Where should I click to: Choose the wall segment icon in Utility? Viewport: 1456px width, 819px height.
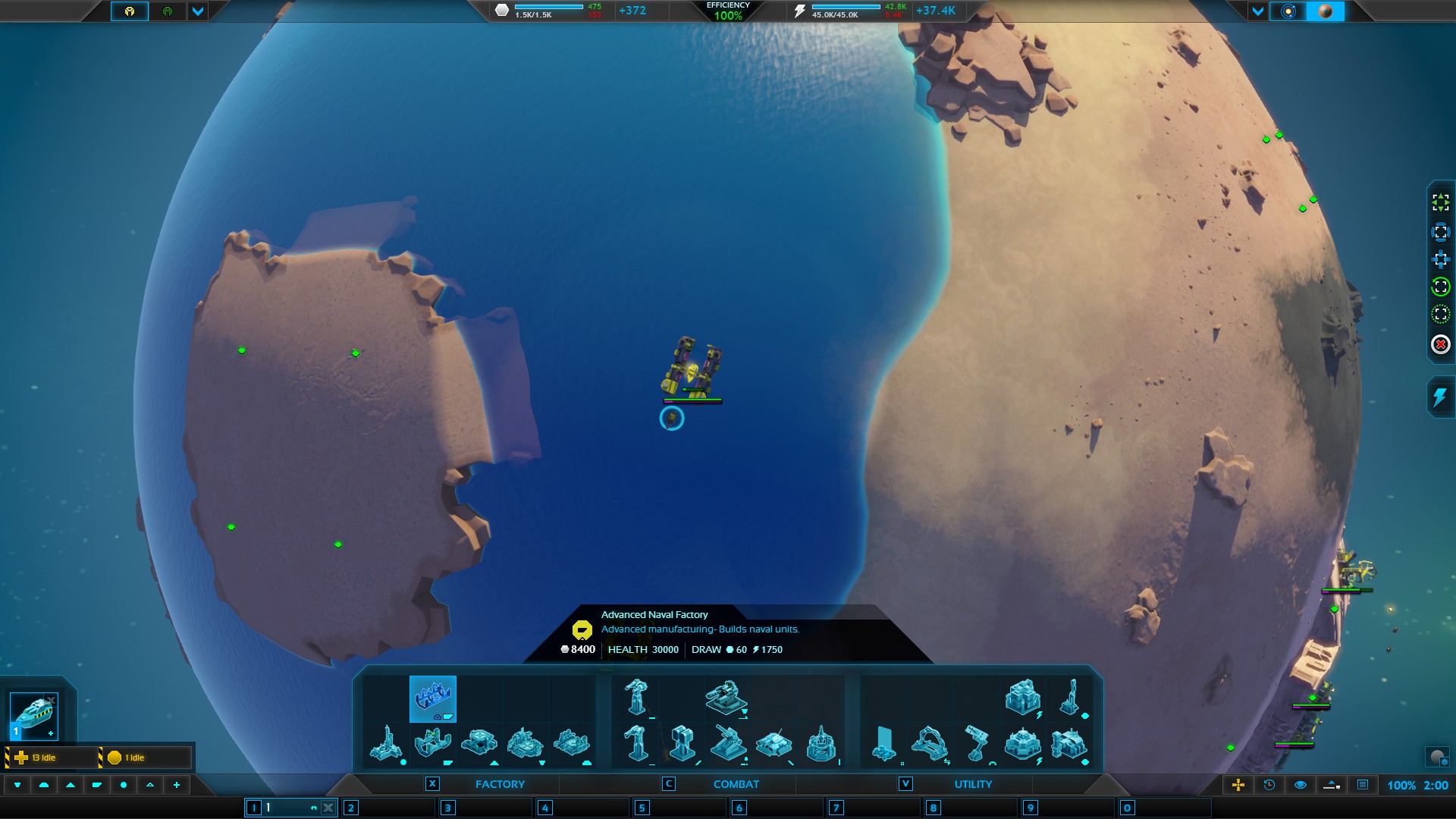click(884, 743)
